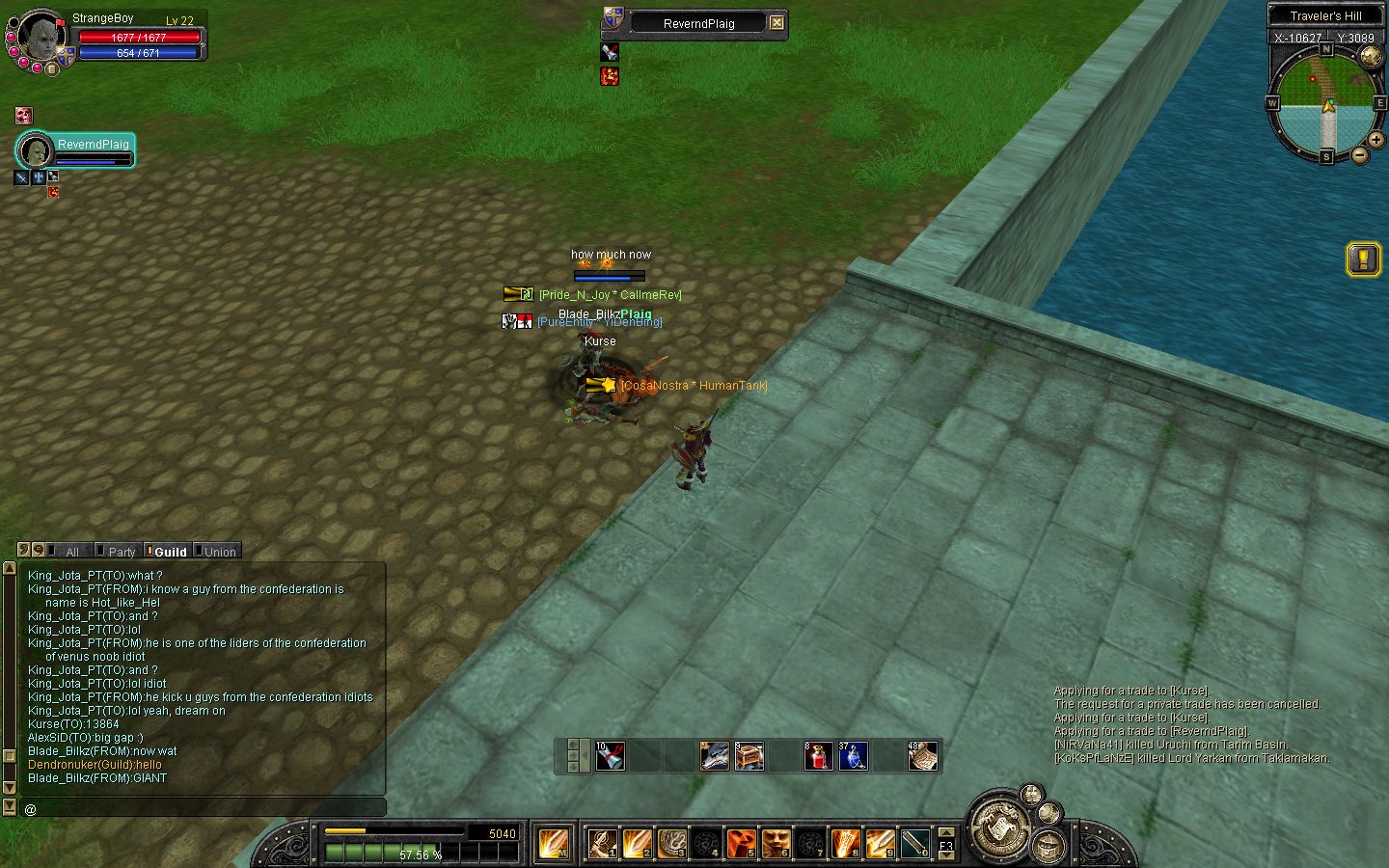Screen dimensions: 1389x868
Task: Open the Union chat tab
Action: coord(219,552)
